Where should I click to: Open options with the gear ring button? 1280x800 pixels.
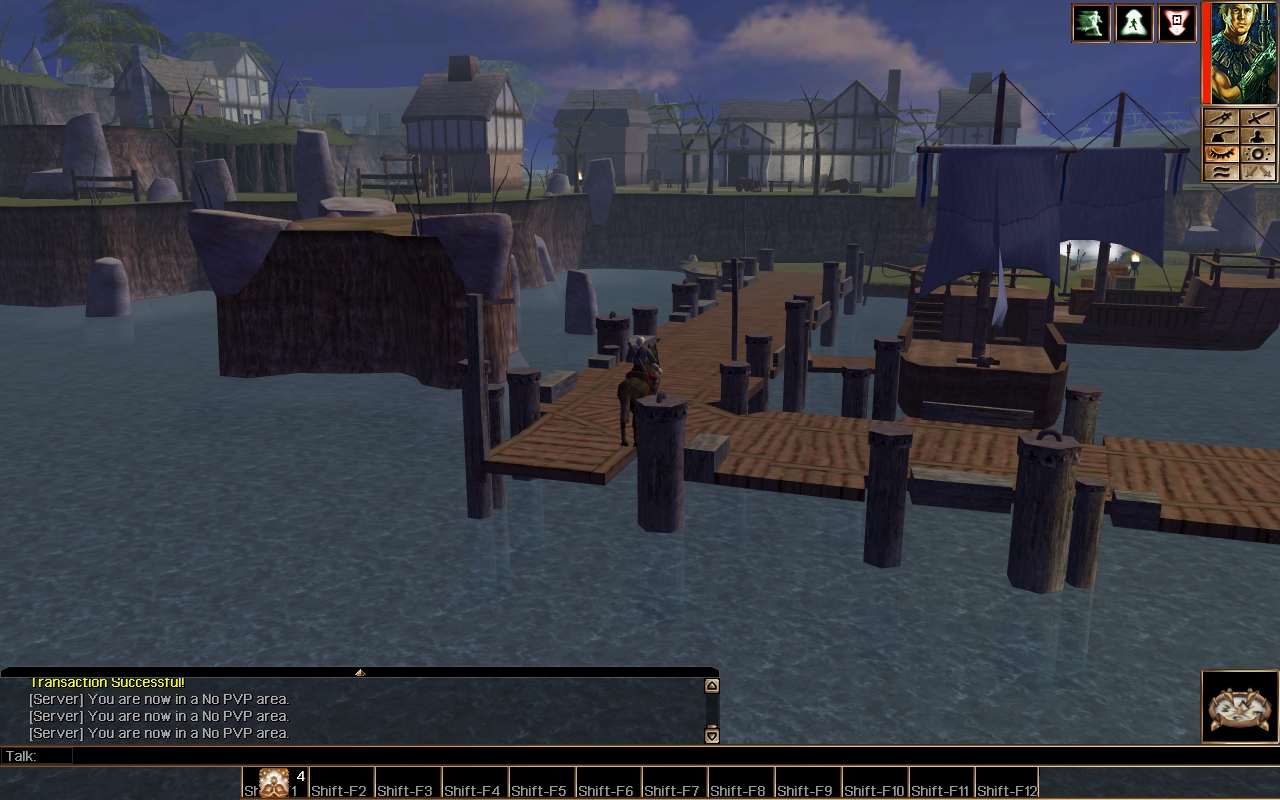pos(1258,154)
